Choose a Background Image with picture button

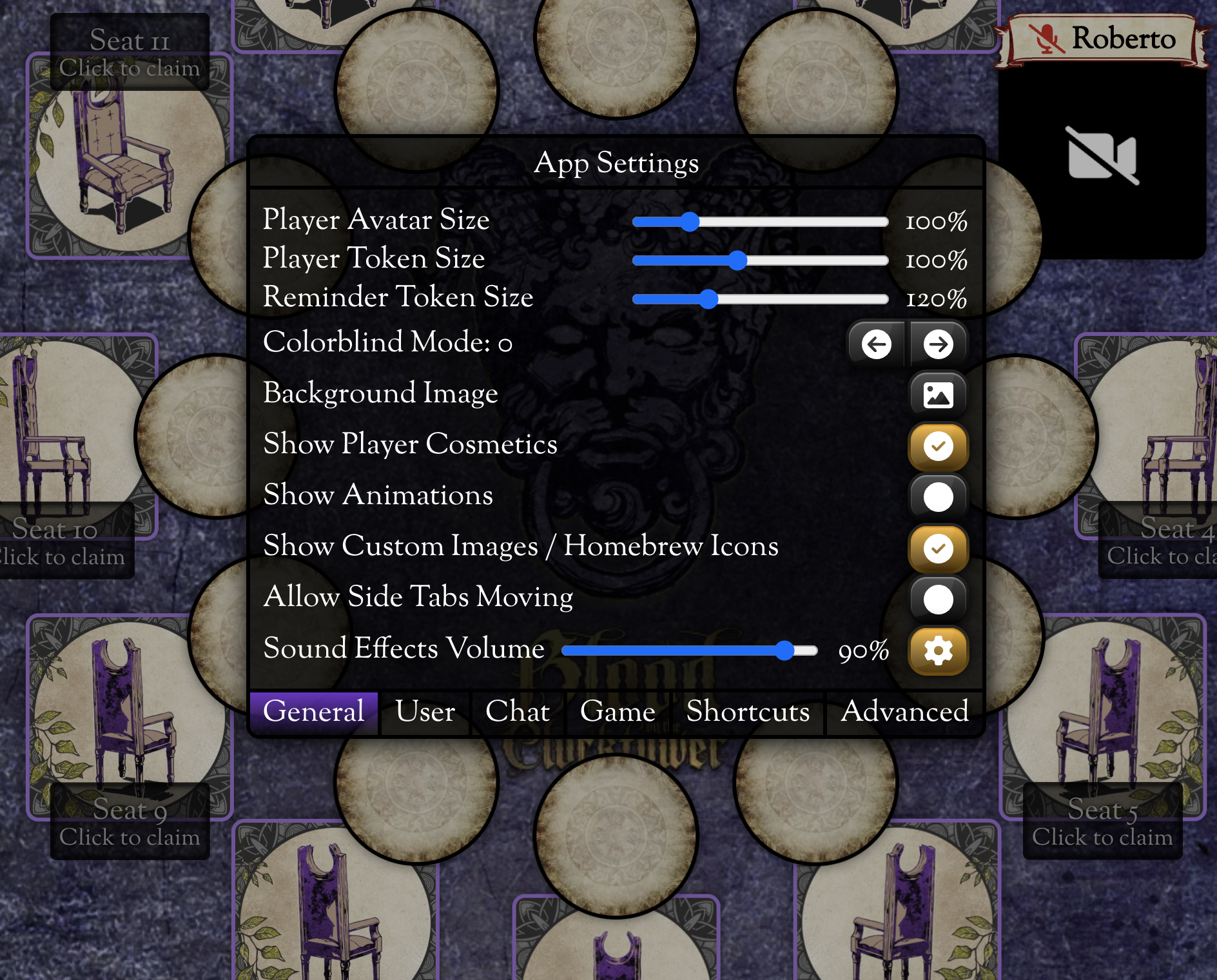pyautogui.click(x=938, y=395)
